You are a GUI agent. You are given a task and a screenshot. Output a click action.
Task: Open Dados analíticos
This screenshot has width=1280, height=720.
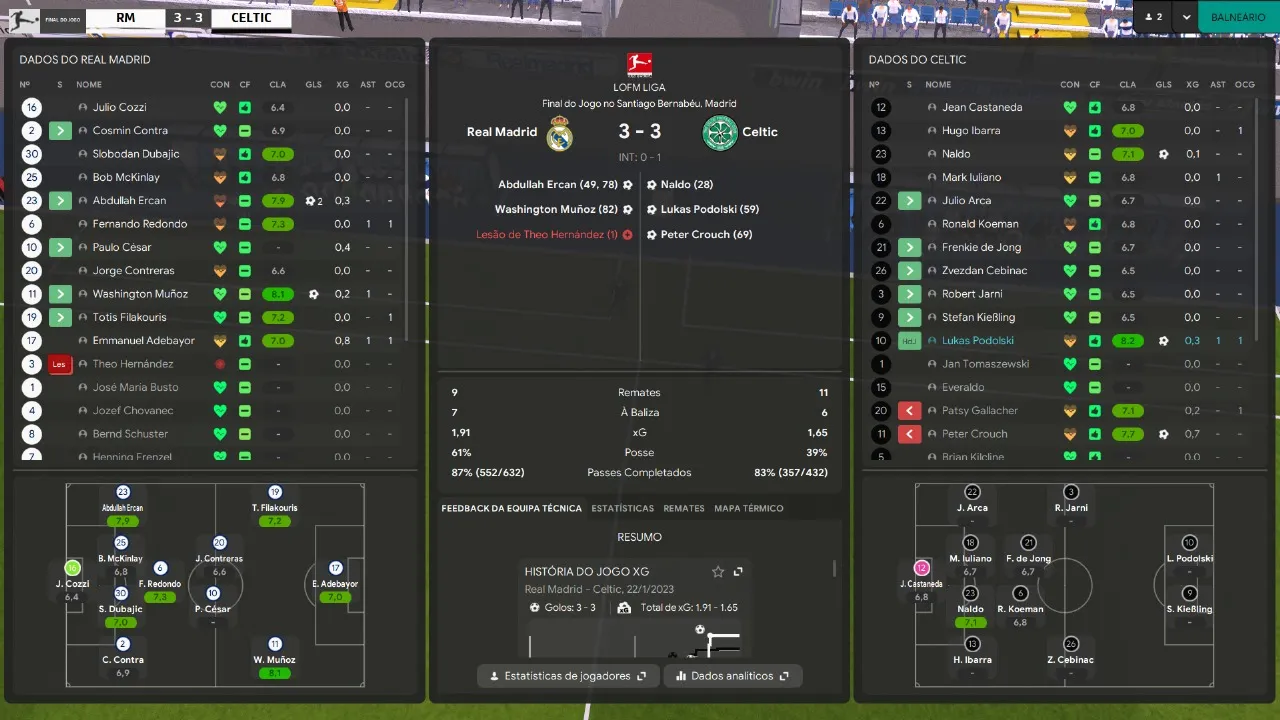[x=733, y=676]
